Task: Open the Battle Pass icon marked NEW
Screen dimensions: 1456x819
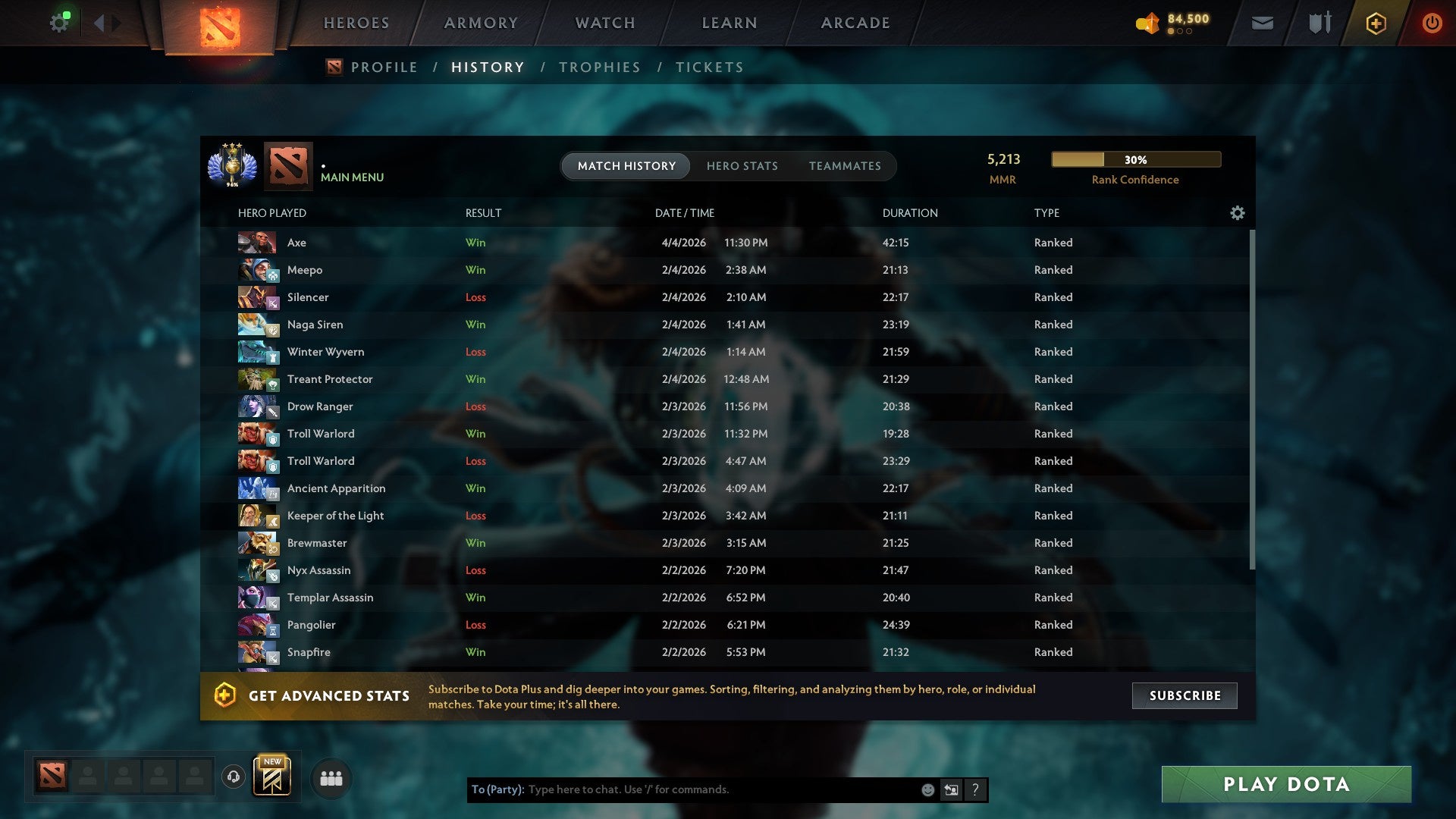Action: coord(273,777)
